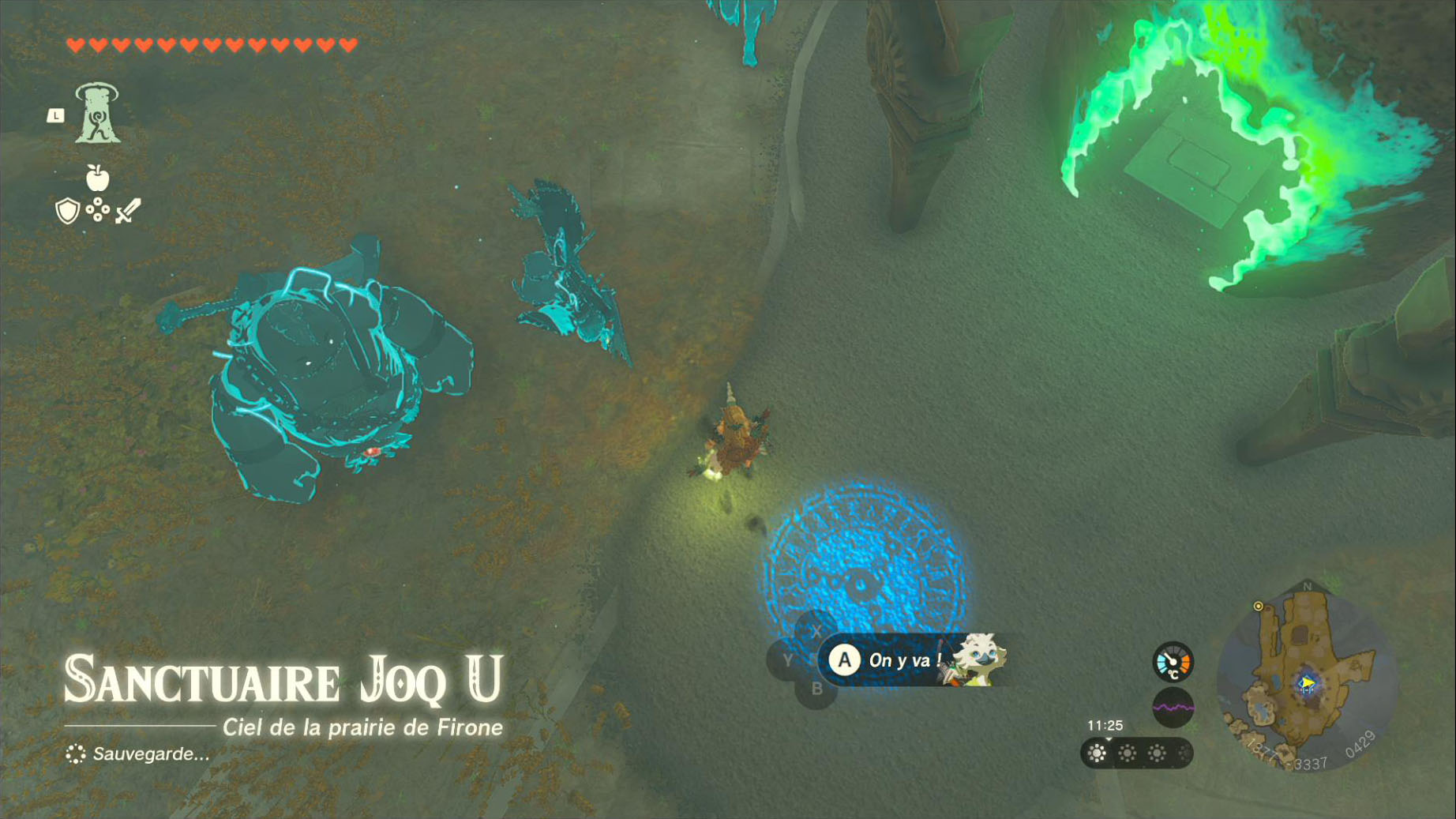
Task: Open the sword weapon quick-select icon
Action: pyautogui.click(x=128, y=211)
